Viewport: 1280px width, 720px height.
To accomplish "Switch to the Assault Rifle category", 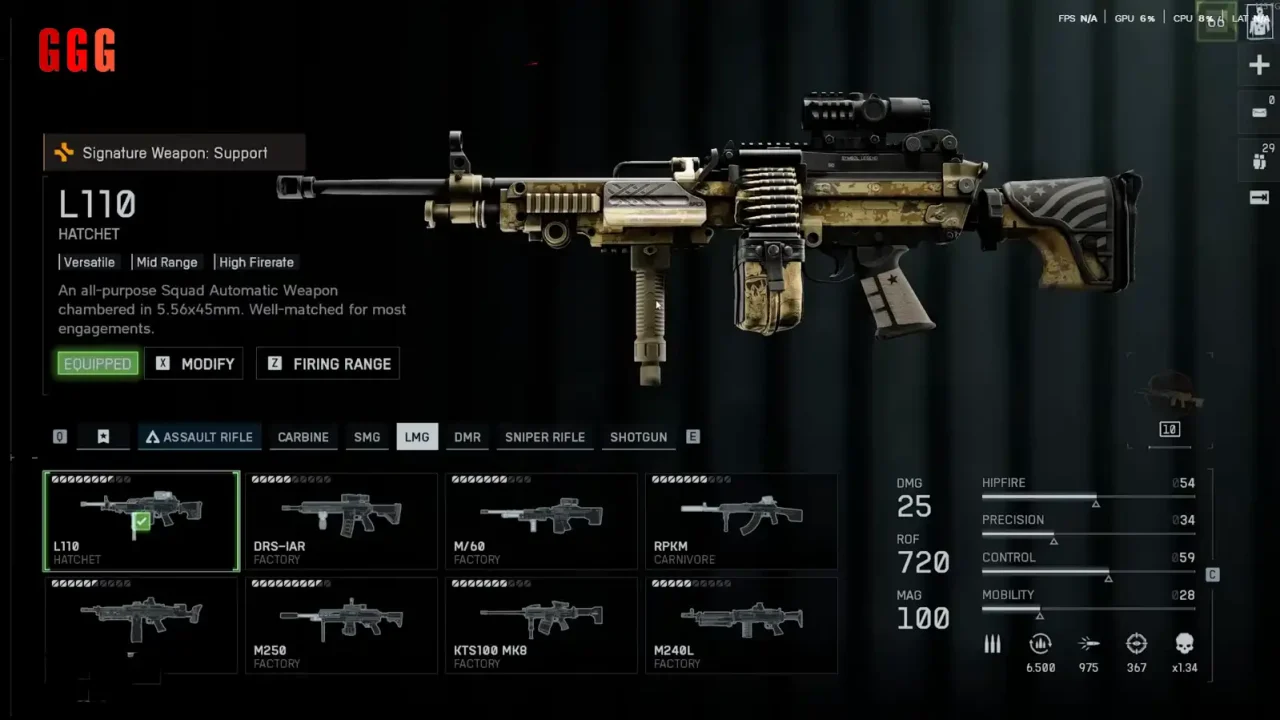I will pyautogui.click(x=199, y=437).
